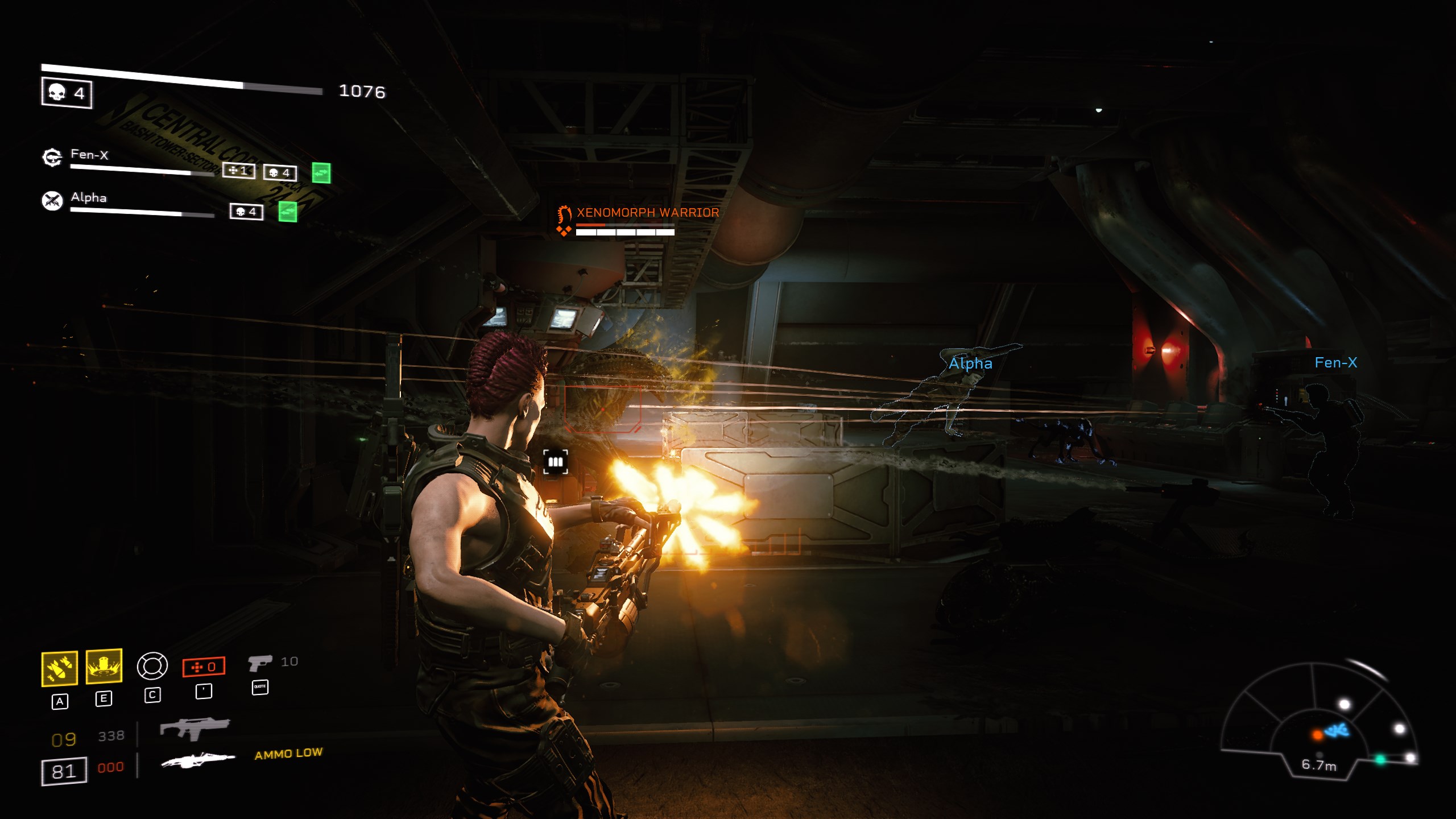
Task: Trigger the yellow blast ability icon
Action: (104, 665)
